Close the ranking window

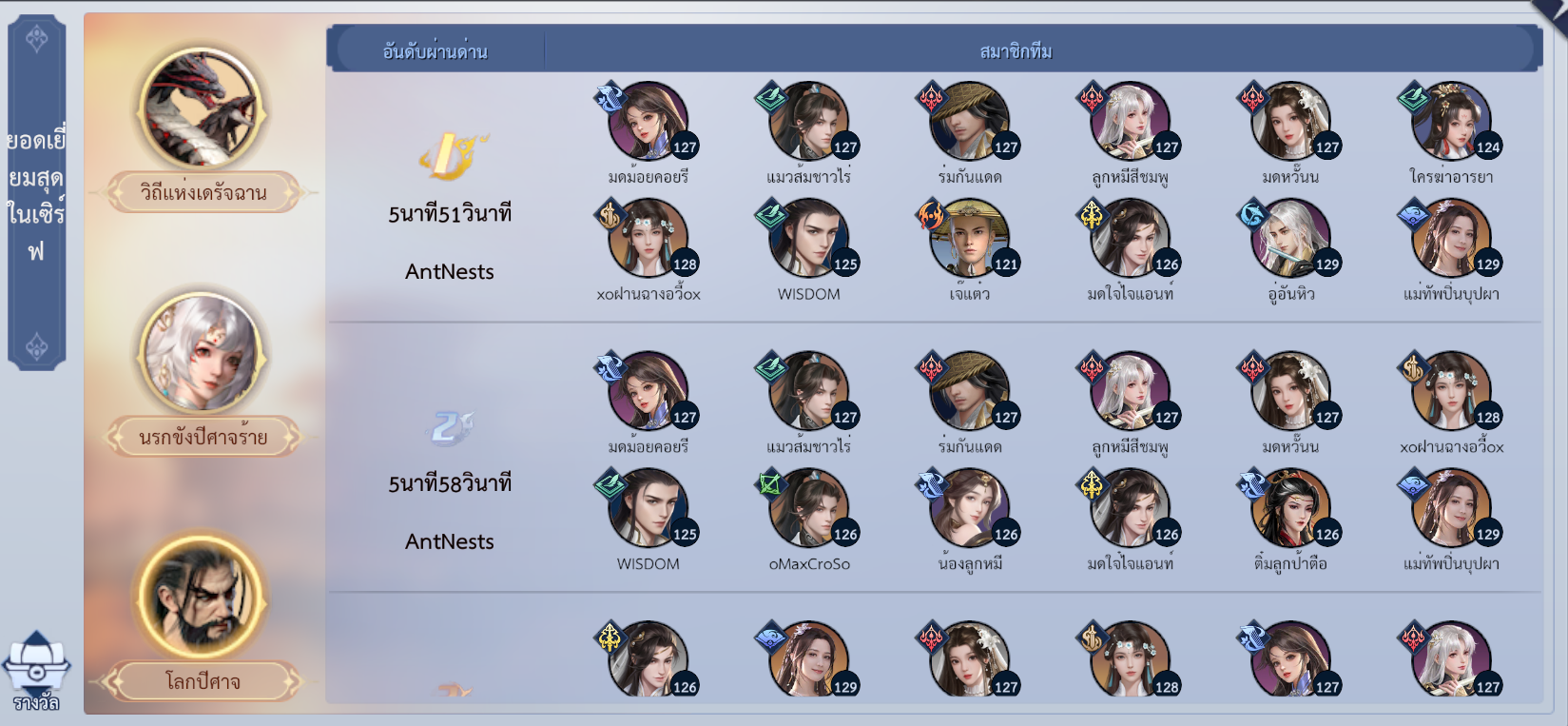click(1552, 11)
